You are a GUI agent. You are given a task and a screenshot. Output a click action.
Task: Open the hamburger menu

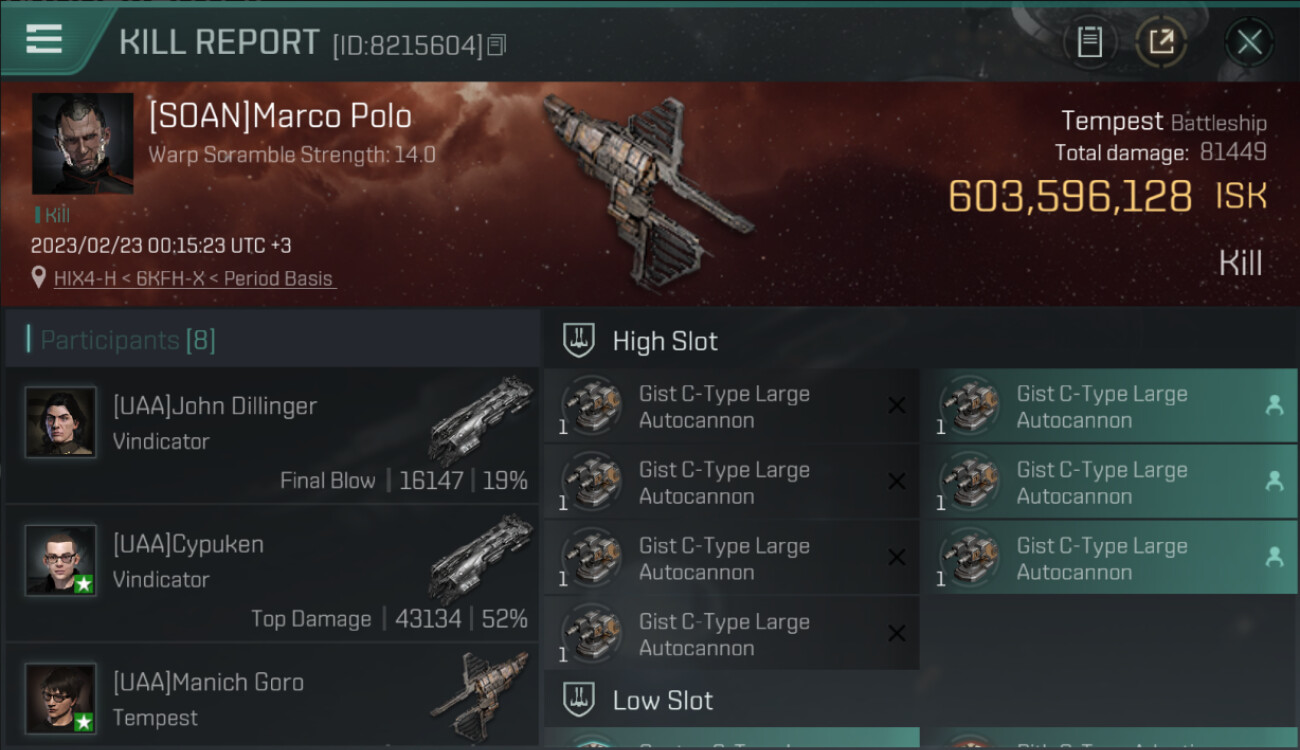click(44, 40)
